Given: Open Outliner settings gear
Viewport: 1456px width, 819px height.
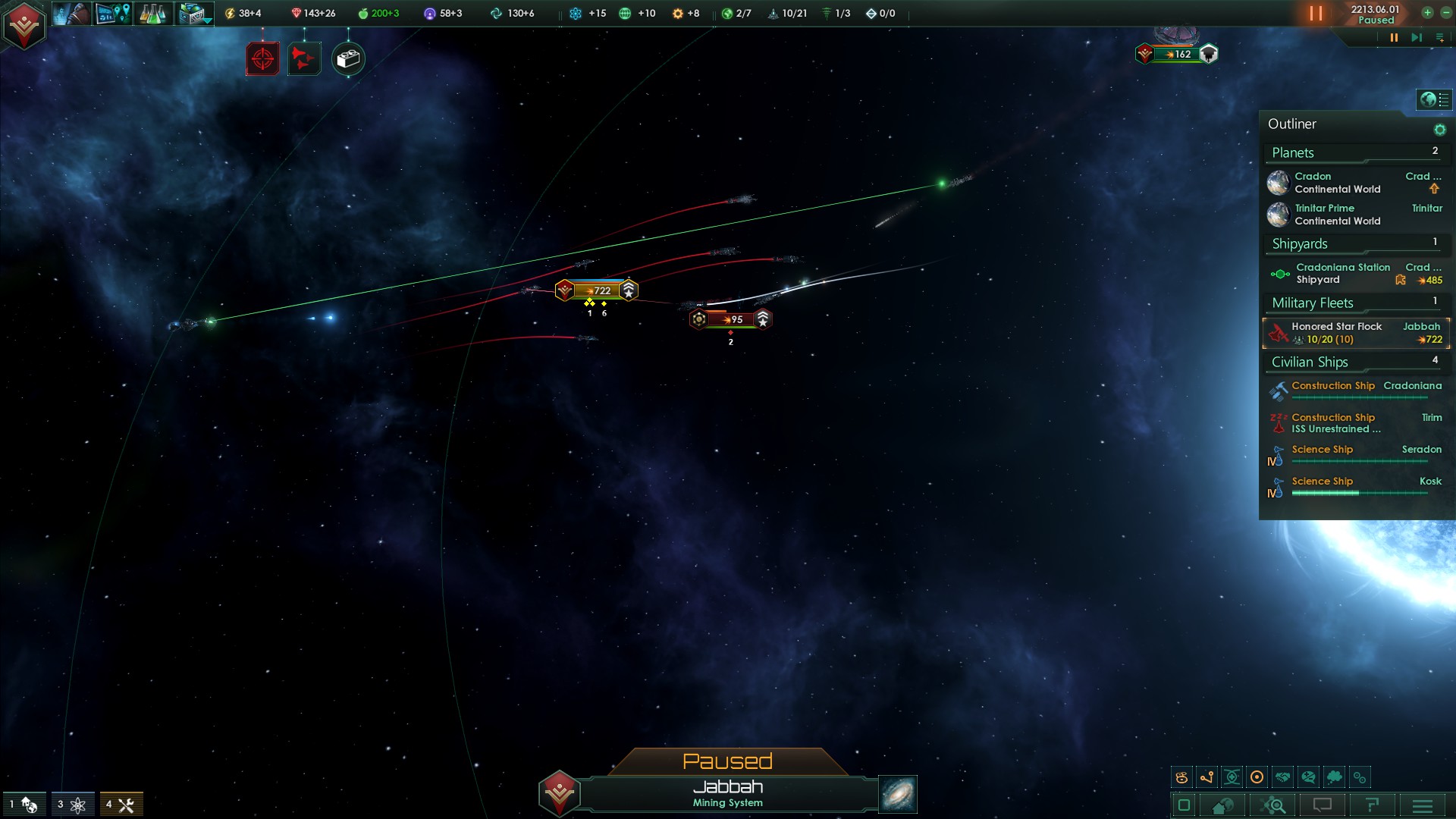Looking at the screenshot, I should (1439, 130).
